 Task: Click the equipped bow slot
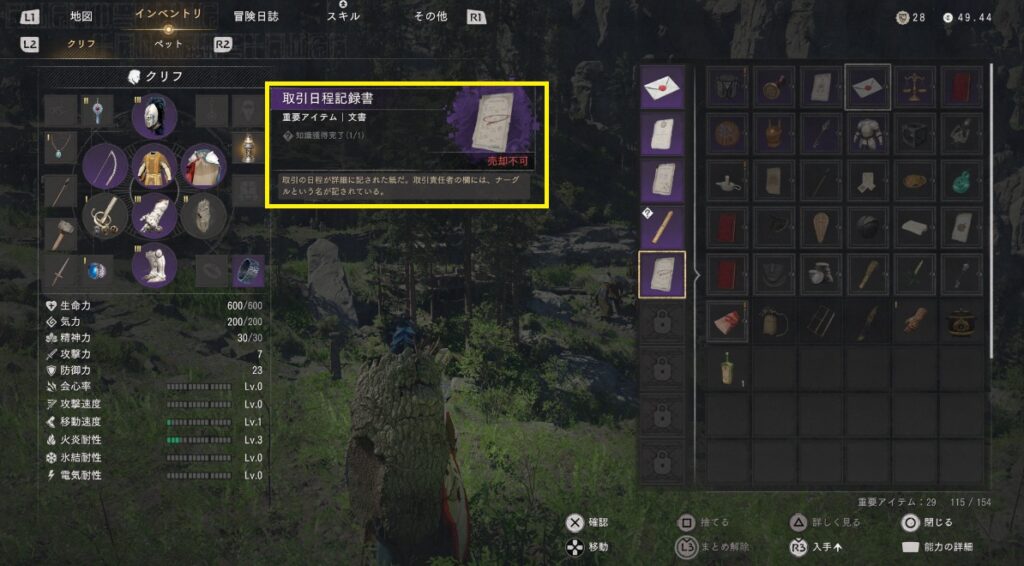pyautogui.click(x=105, y=167)
